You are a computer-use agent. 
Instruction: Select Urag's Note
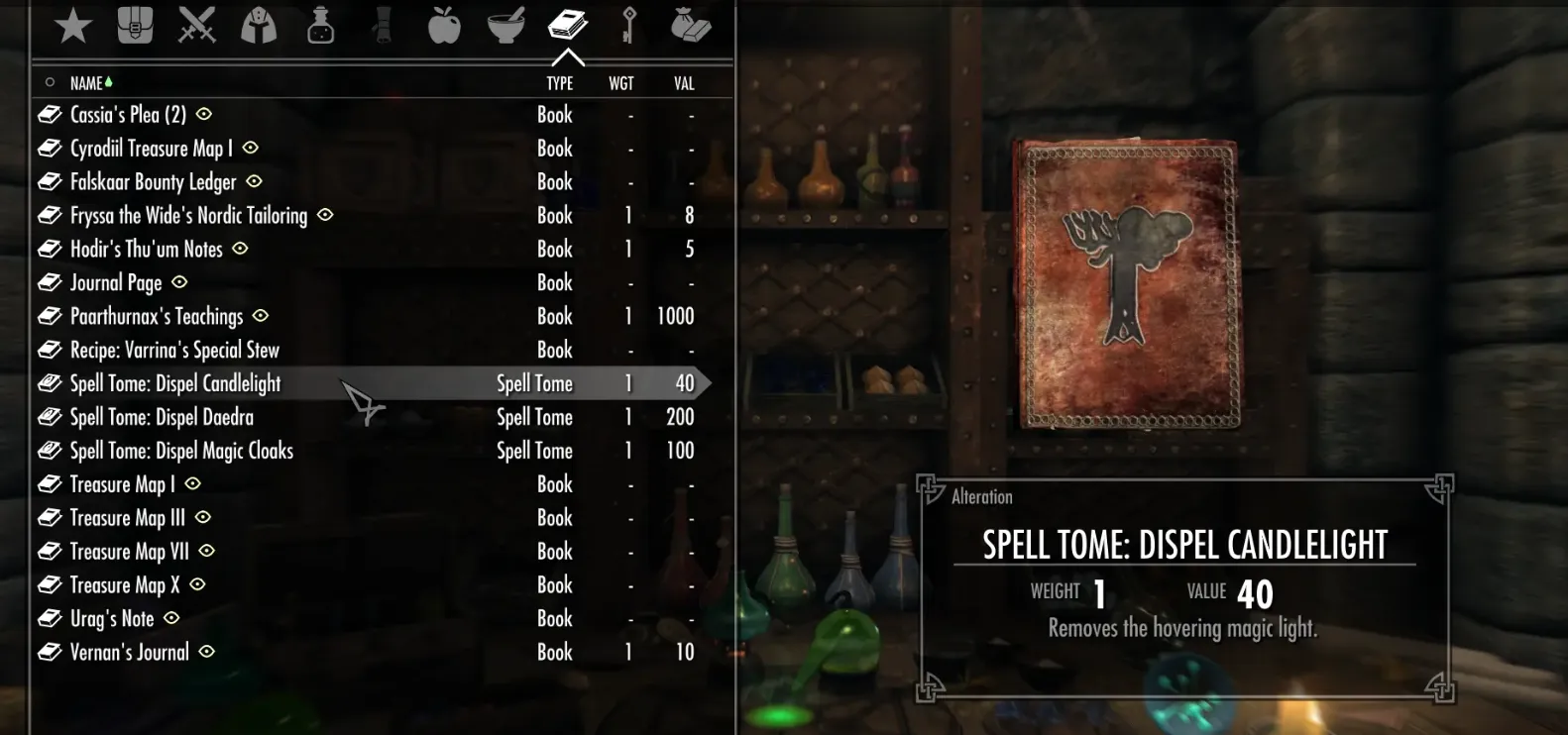pos(112,619)
